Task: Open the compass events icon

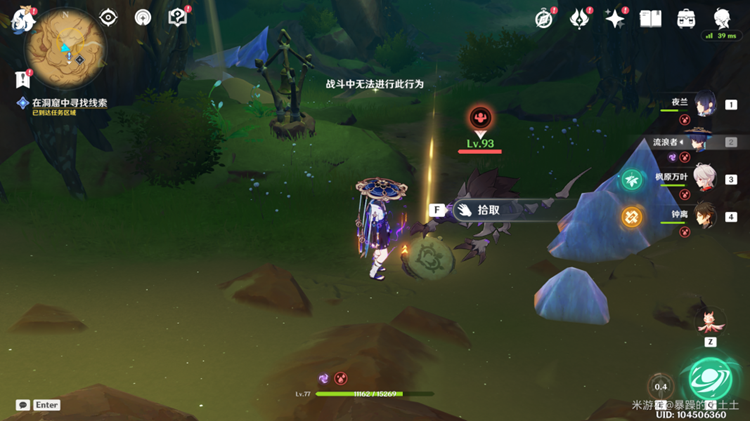Action: (x=545, y=18)
